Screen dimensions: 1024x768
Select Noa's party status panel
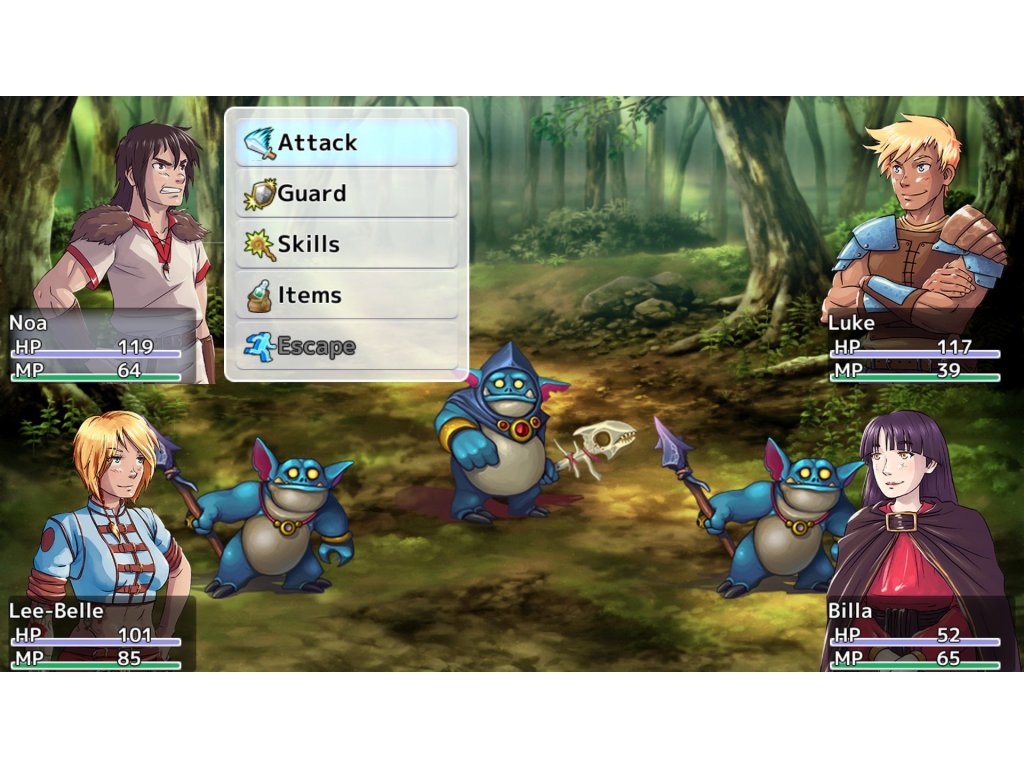pyautogui.click(x=97, y=347)
